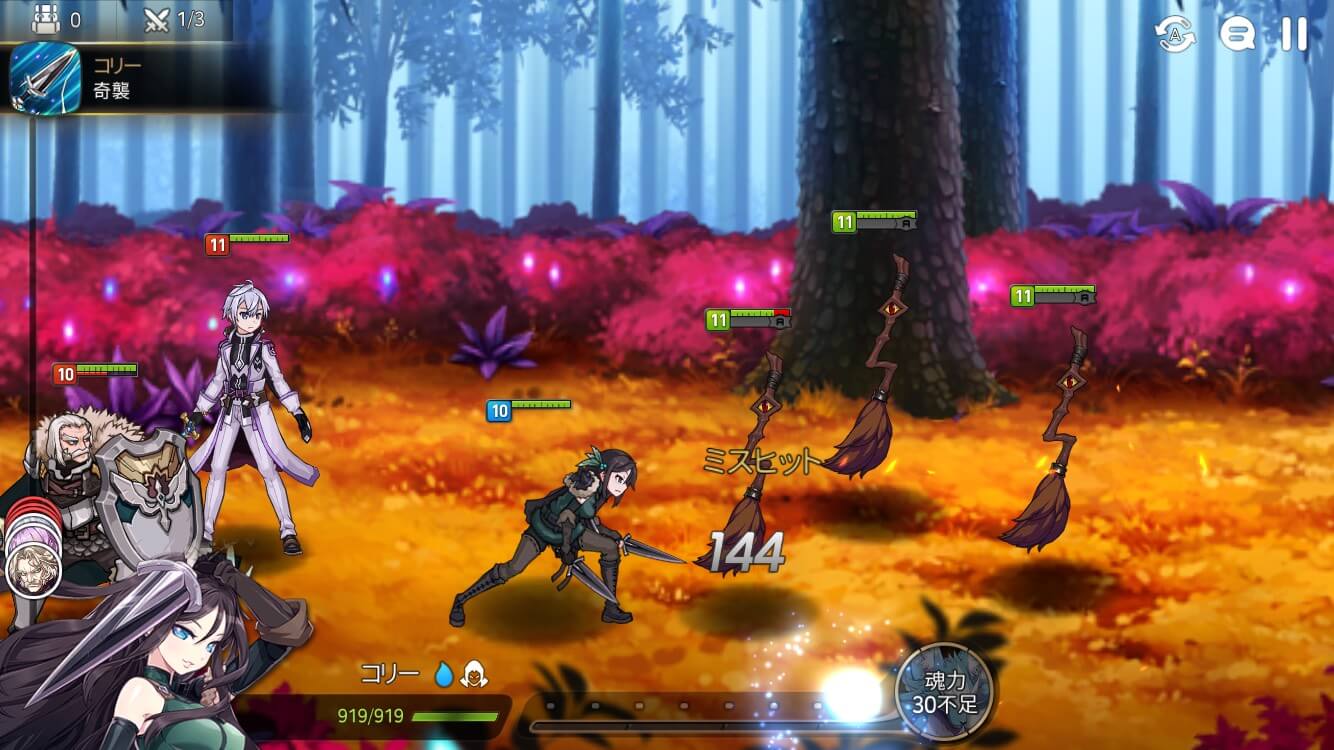Image resolution: width=1334 pixels, height=750 pixels.
Task: Pause the battle with the pause button
Action: (1292, 35)
